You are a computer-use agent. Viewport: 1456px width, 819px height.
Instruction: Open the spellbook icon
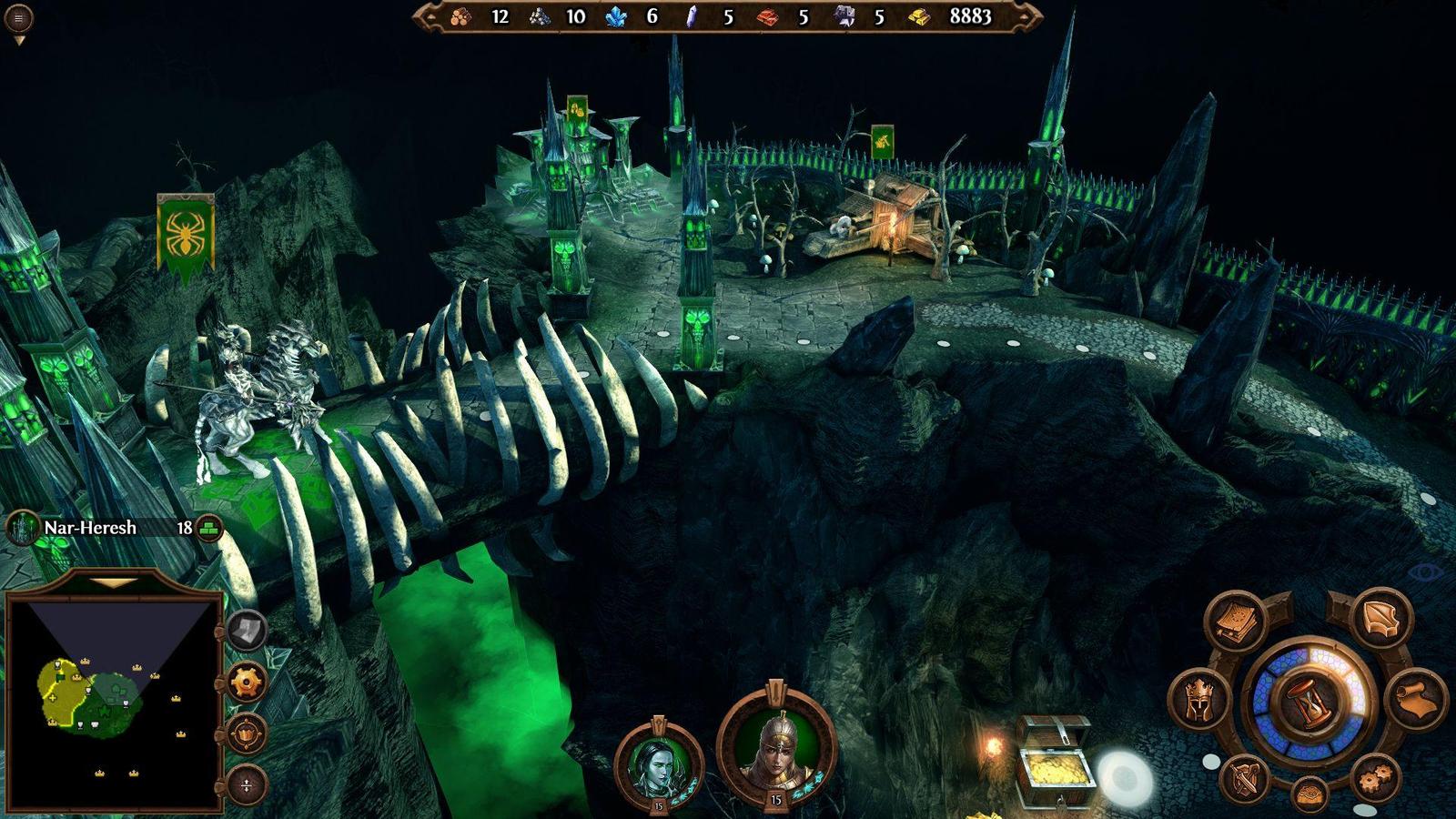click(x=1237, y=622)
